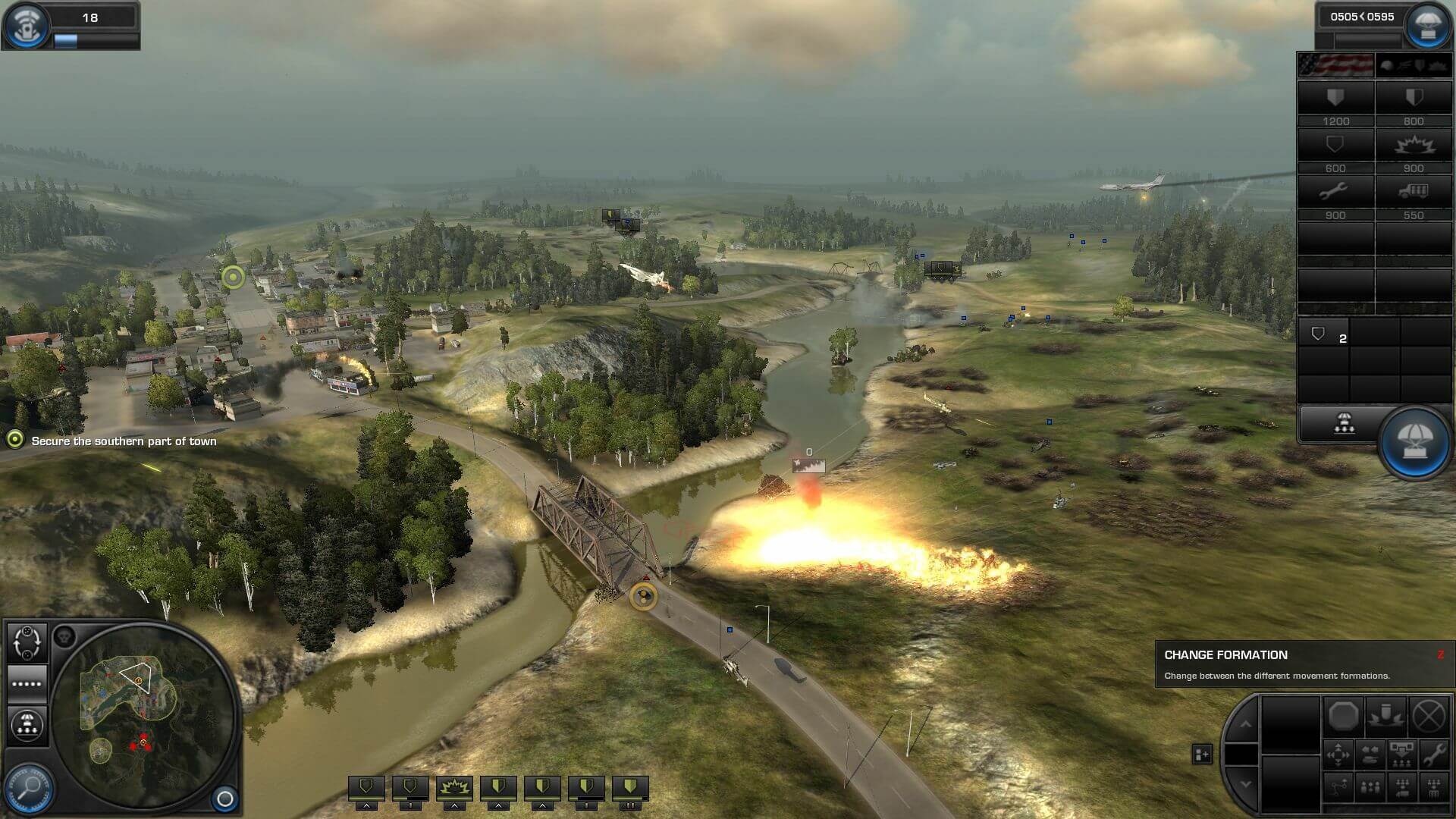Click the stop order octagon icon
The height and width of the screenshot is (819, 1456).
coord(1343,716)
